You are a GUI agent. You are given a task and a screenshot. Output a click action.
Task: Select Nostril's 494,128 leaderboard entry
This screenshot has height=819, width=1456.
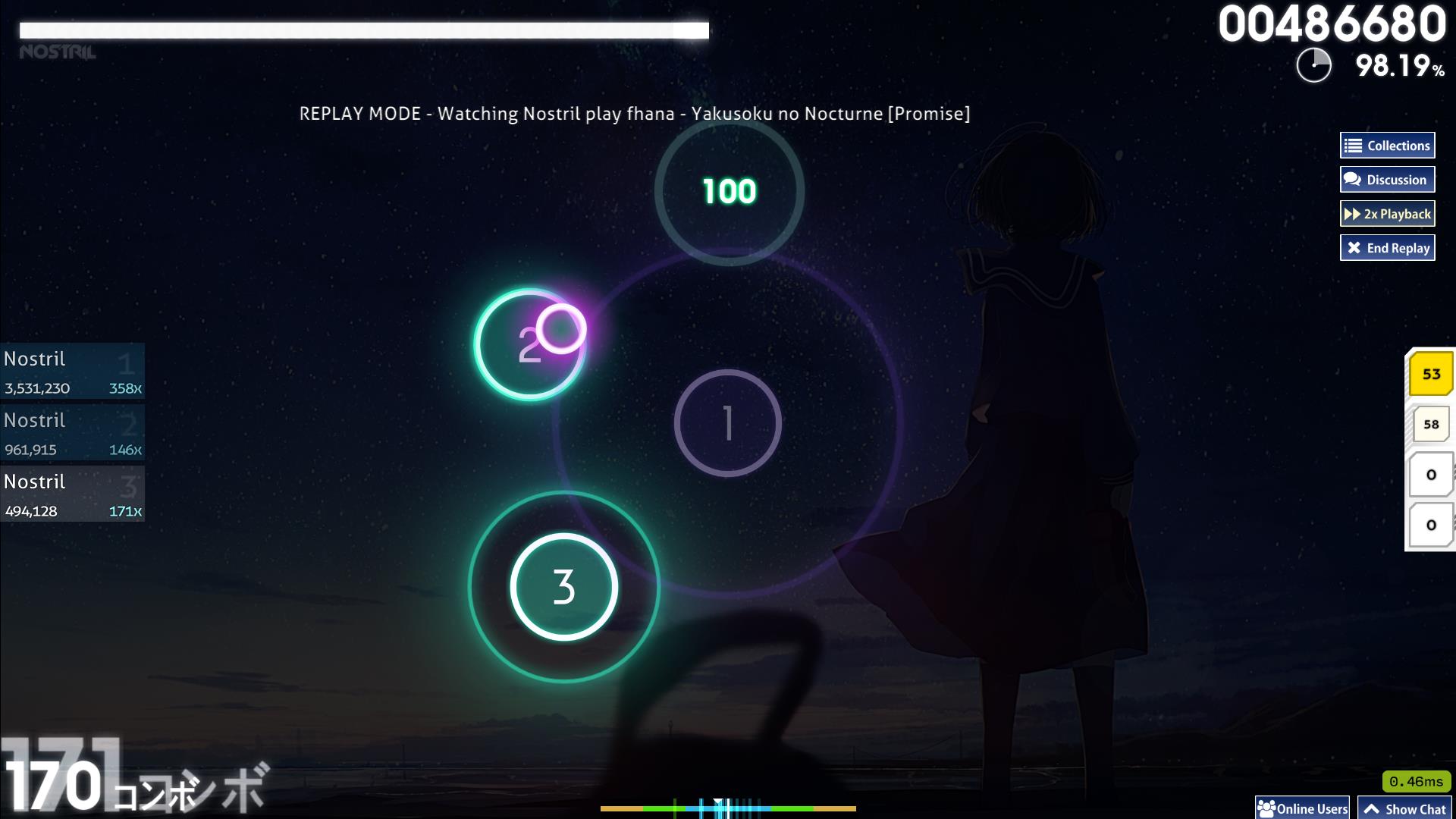pos(72,494)
